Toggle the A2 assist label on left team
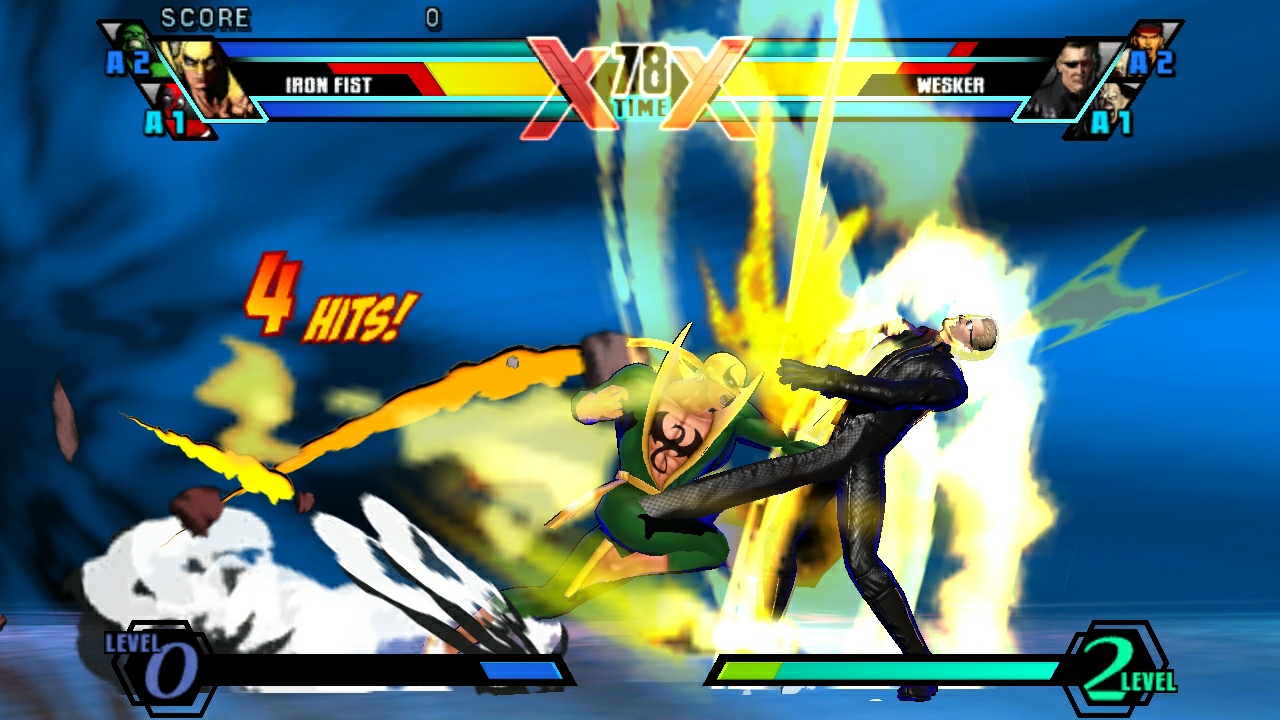Viewport: 1280px width, 720px height. pos(129,63)
